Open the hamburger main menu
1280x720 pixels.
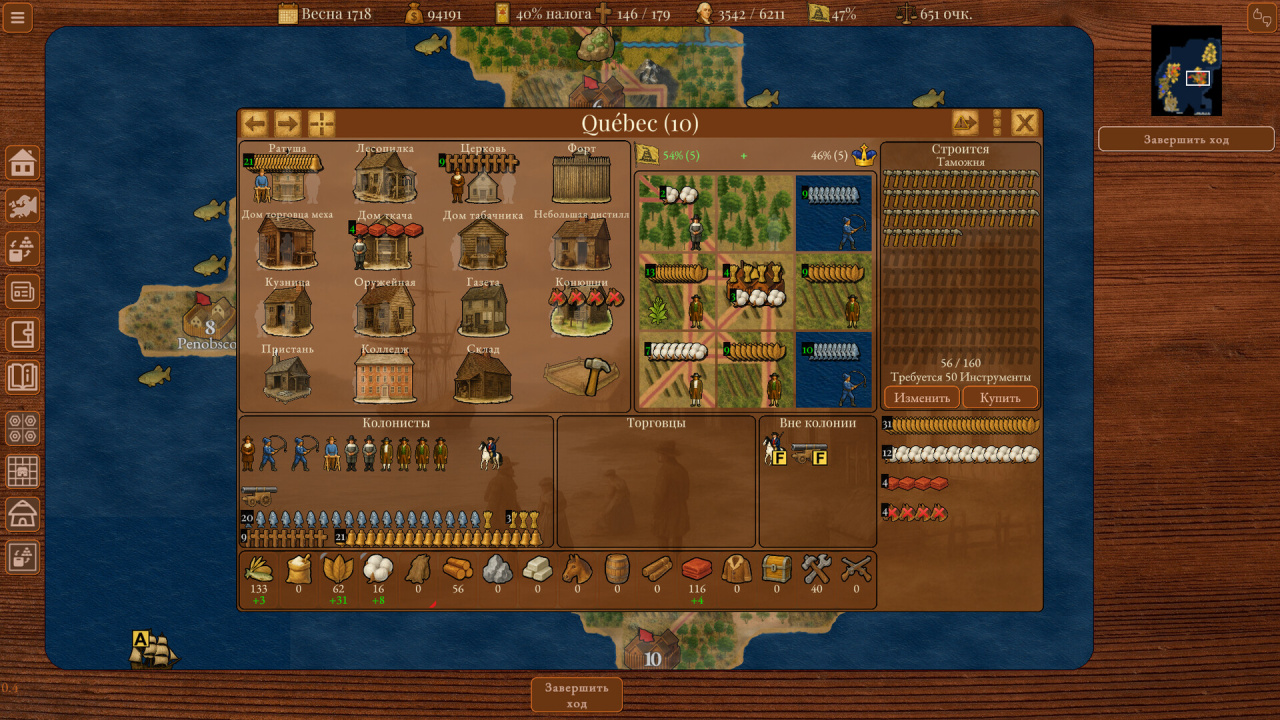[x=18, y=17]
